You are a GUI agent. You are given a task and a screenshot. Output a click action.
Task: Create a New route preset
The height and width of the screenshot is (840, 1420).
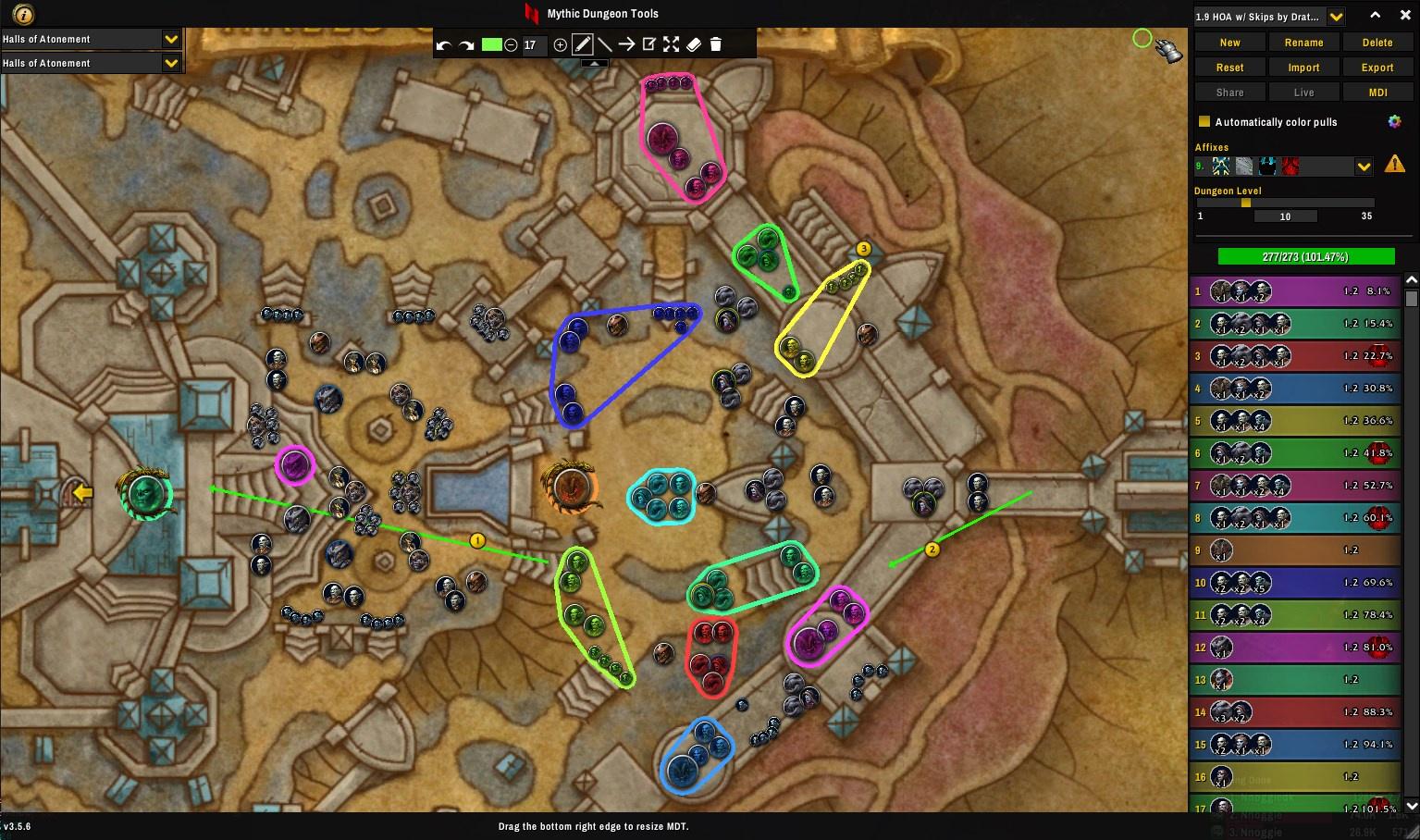tap(1229, 43)
